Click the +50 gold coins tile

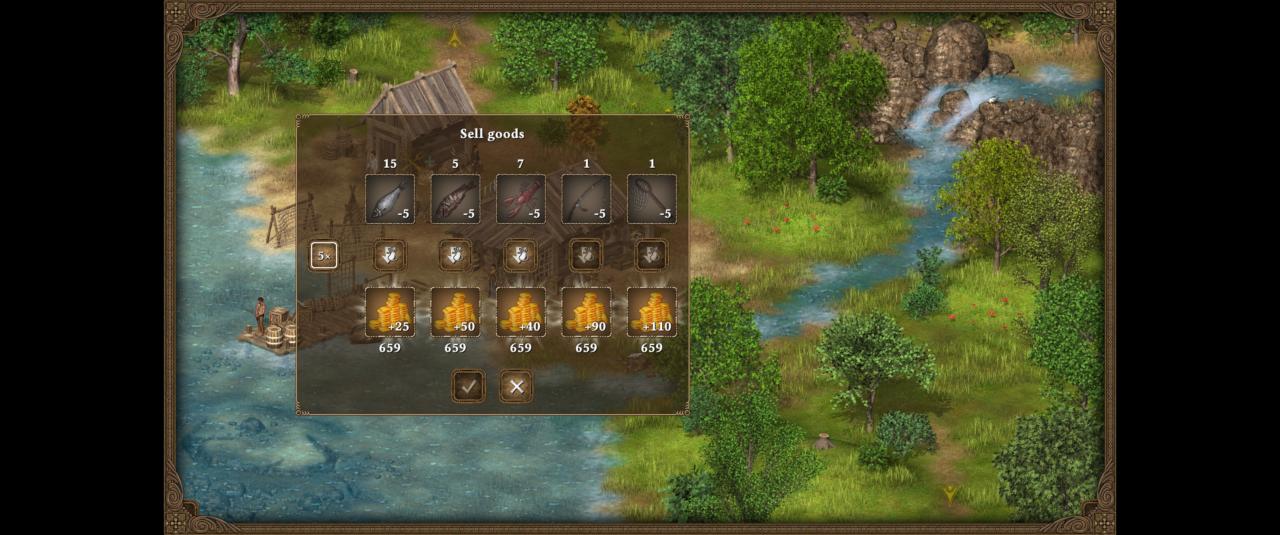(x=455, y=312)
